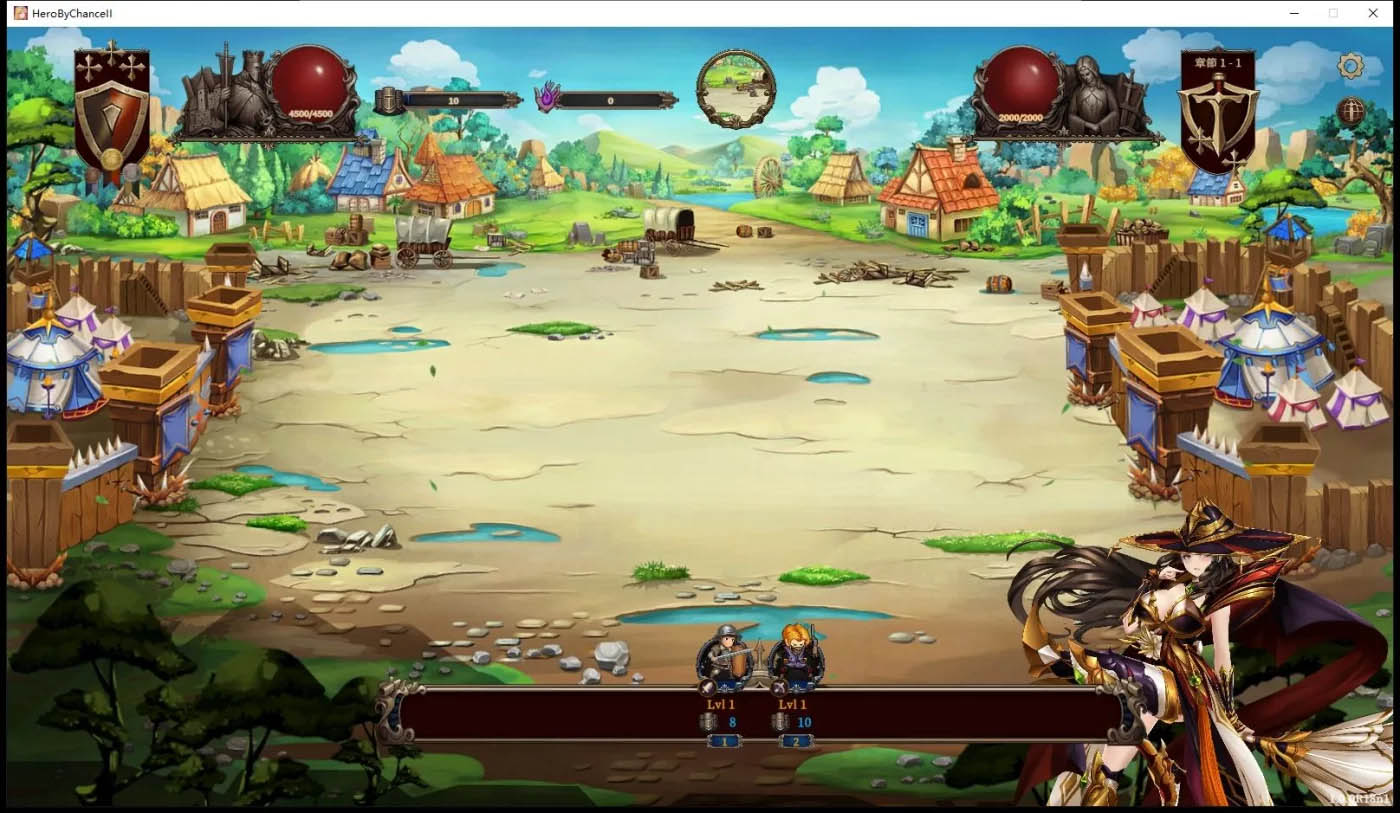
Task: Click the resource bar showing 10
Action: click(x=455, y=100)
